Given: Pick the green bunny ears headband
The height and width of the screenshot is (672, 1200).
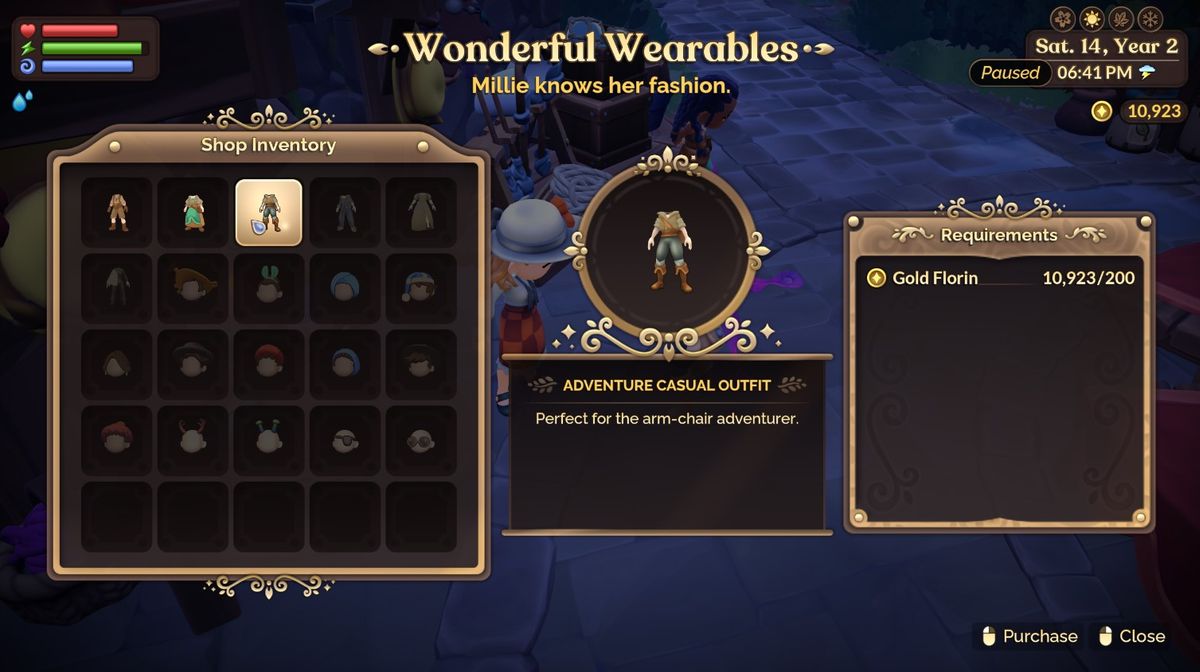Looking at the screenshot, I should [269, 288].
